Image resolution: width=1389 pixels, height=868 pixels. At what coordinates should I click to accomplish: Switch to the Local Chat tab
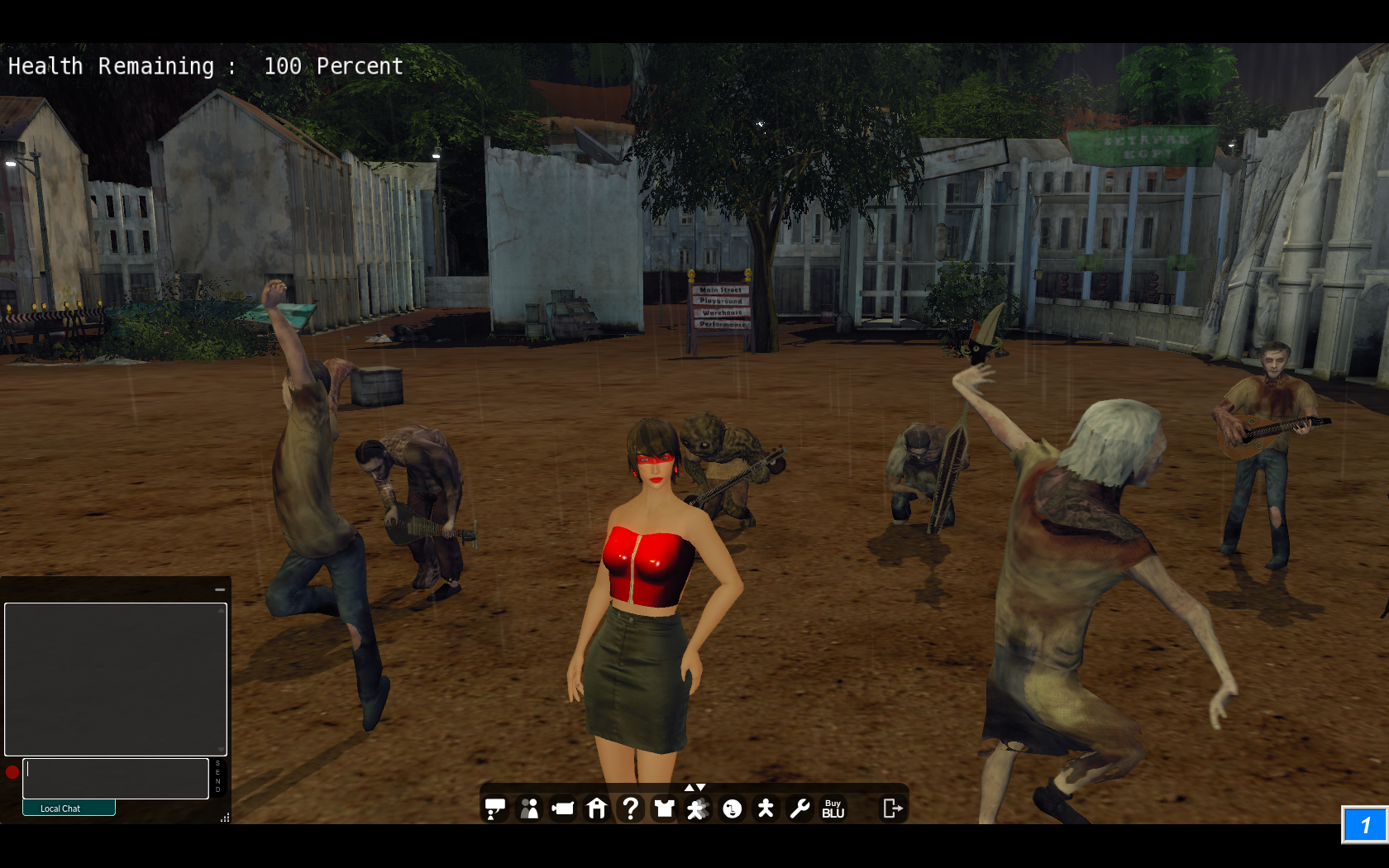click(x=69, y=808)
